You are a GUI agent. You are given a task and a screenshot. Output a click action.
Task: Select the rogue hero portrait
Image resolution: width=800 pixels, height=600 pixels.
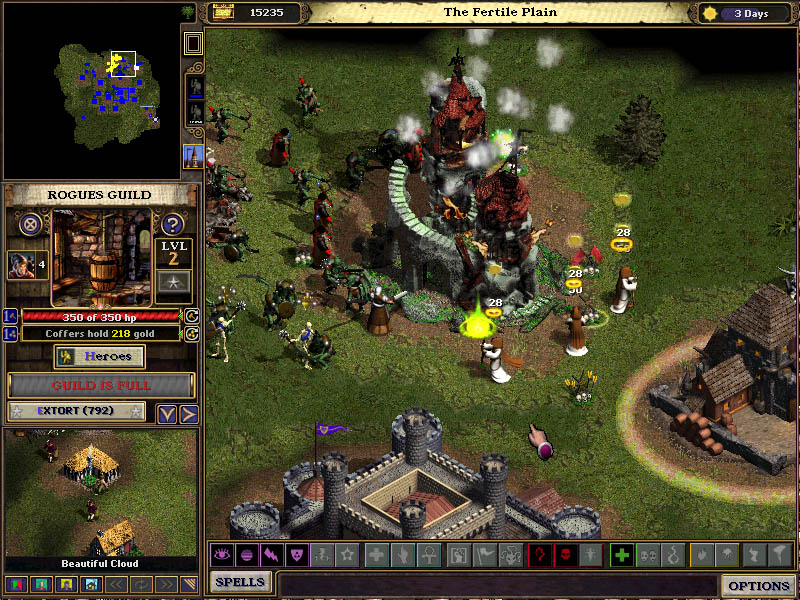coord(21,265)
